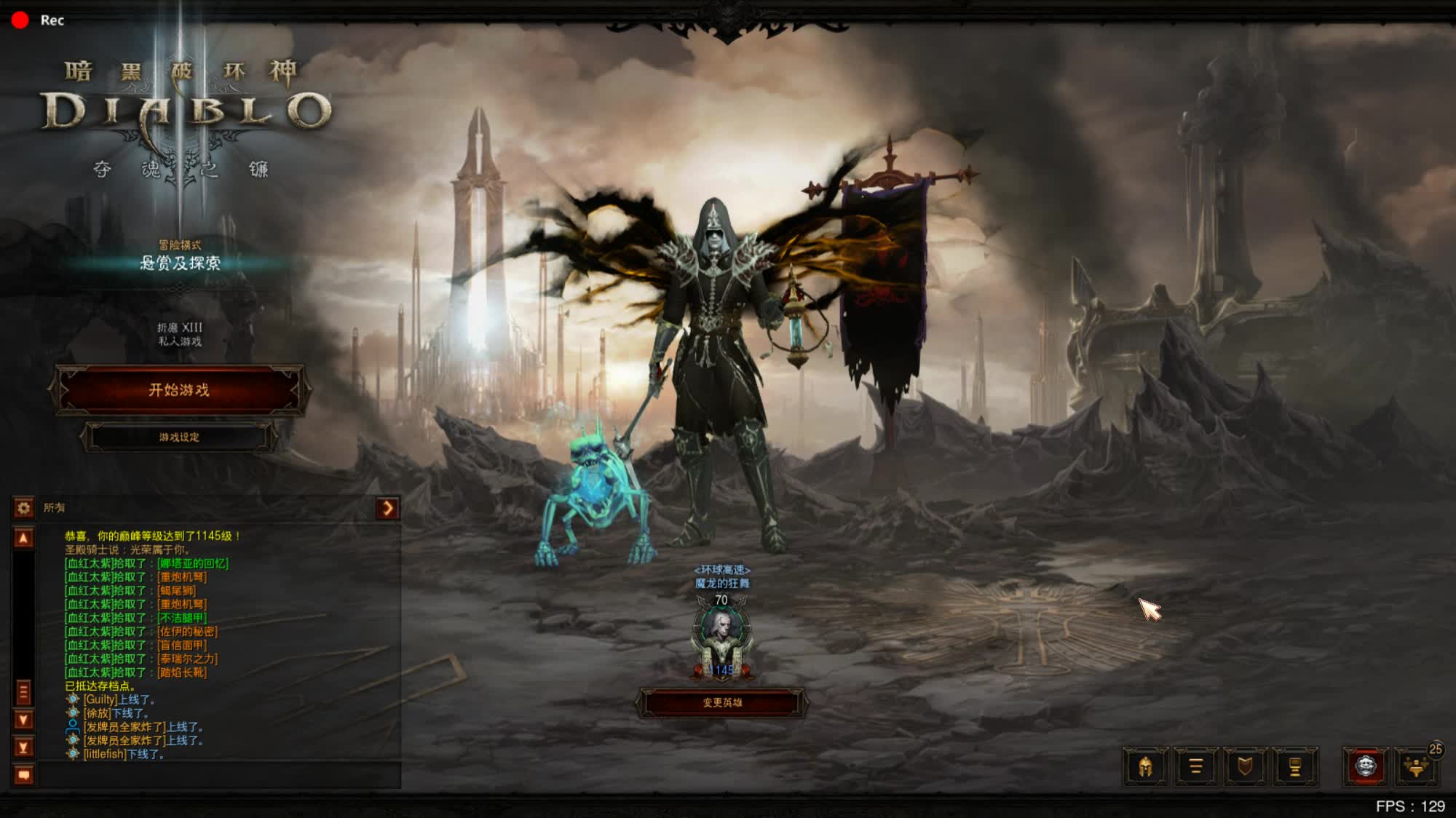Open the golden helmet profile icon

click(1145, 766)
